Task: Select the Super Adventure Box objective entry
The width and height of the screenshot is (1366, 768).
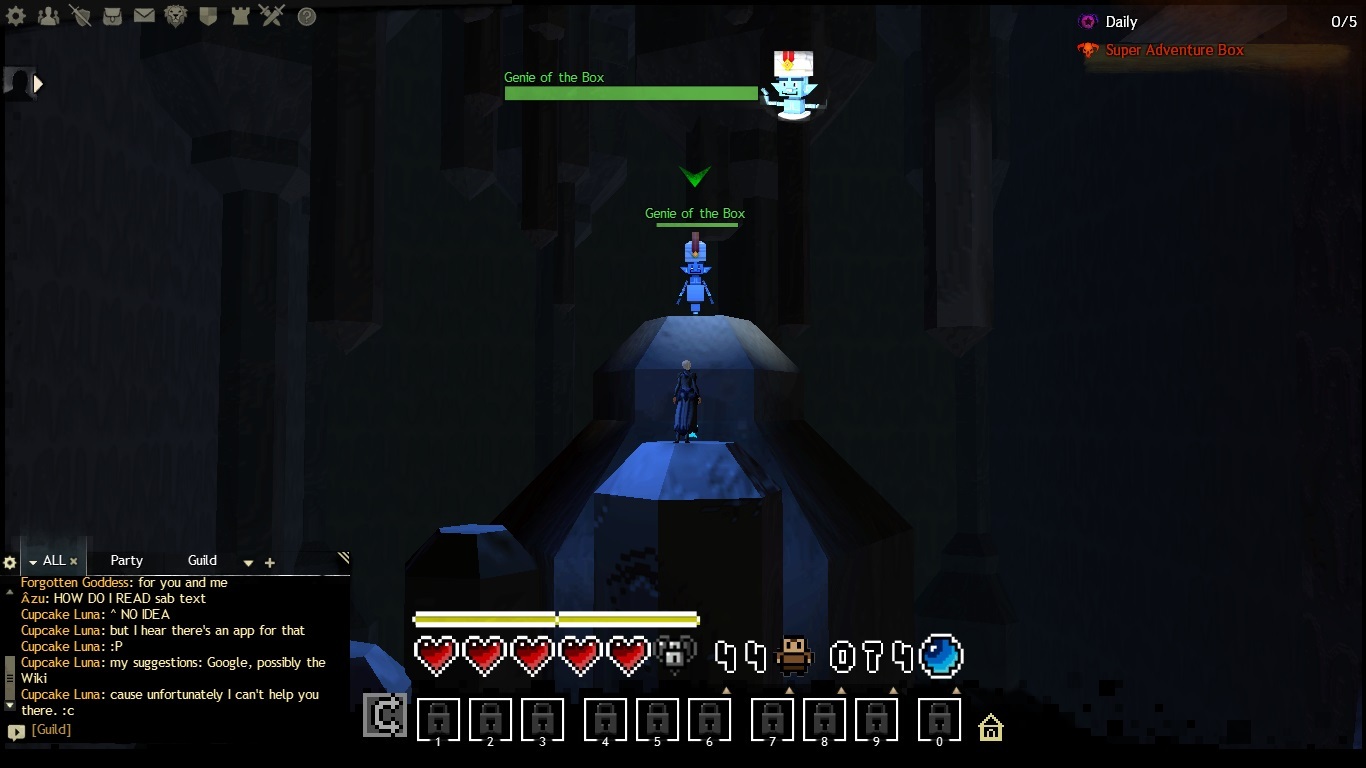Action: (x=1174, y=50)
